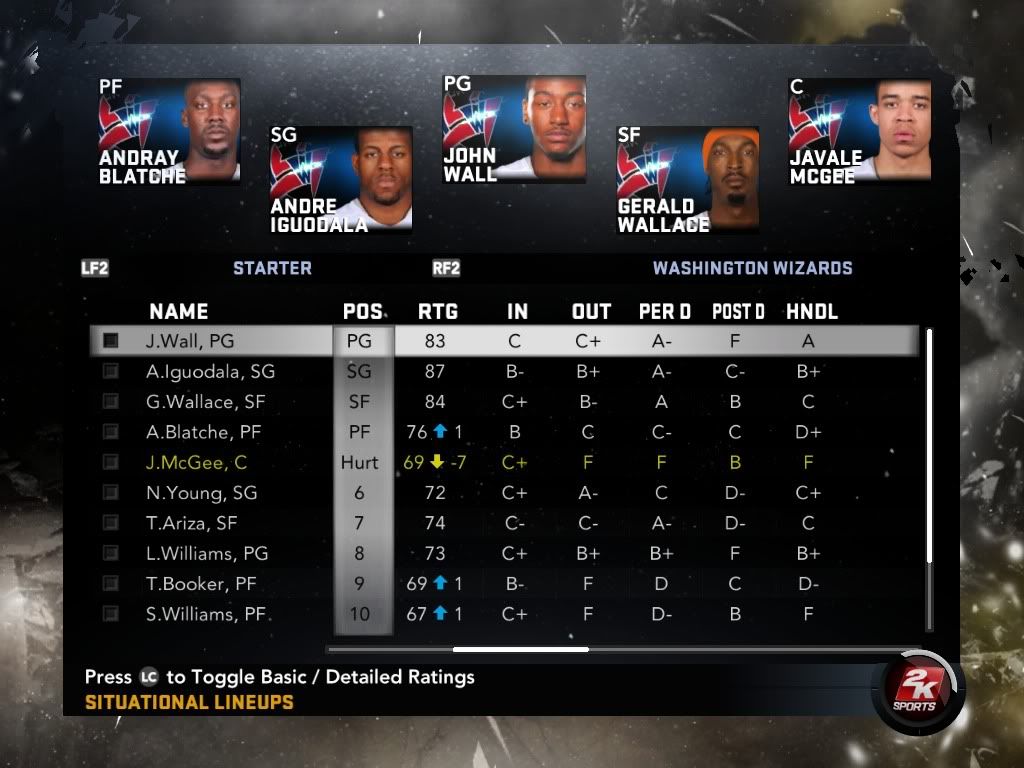Open Situational Lineups
The height and width of the screenshot is (768, 1024).
point(189,702)
